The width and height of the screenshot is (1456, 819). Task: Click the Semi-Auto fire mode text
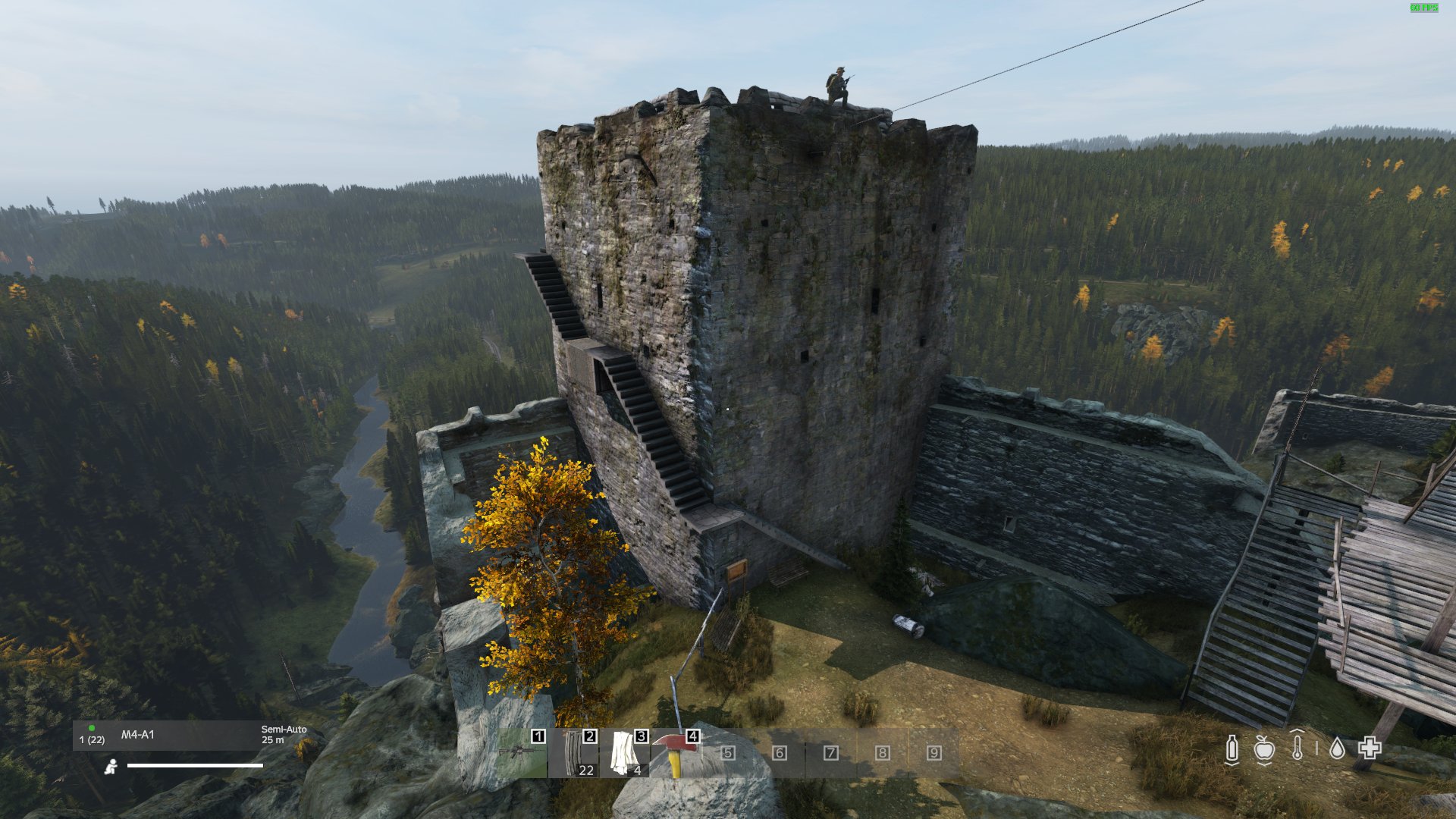(x=284, y=730)
